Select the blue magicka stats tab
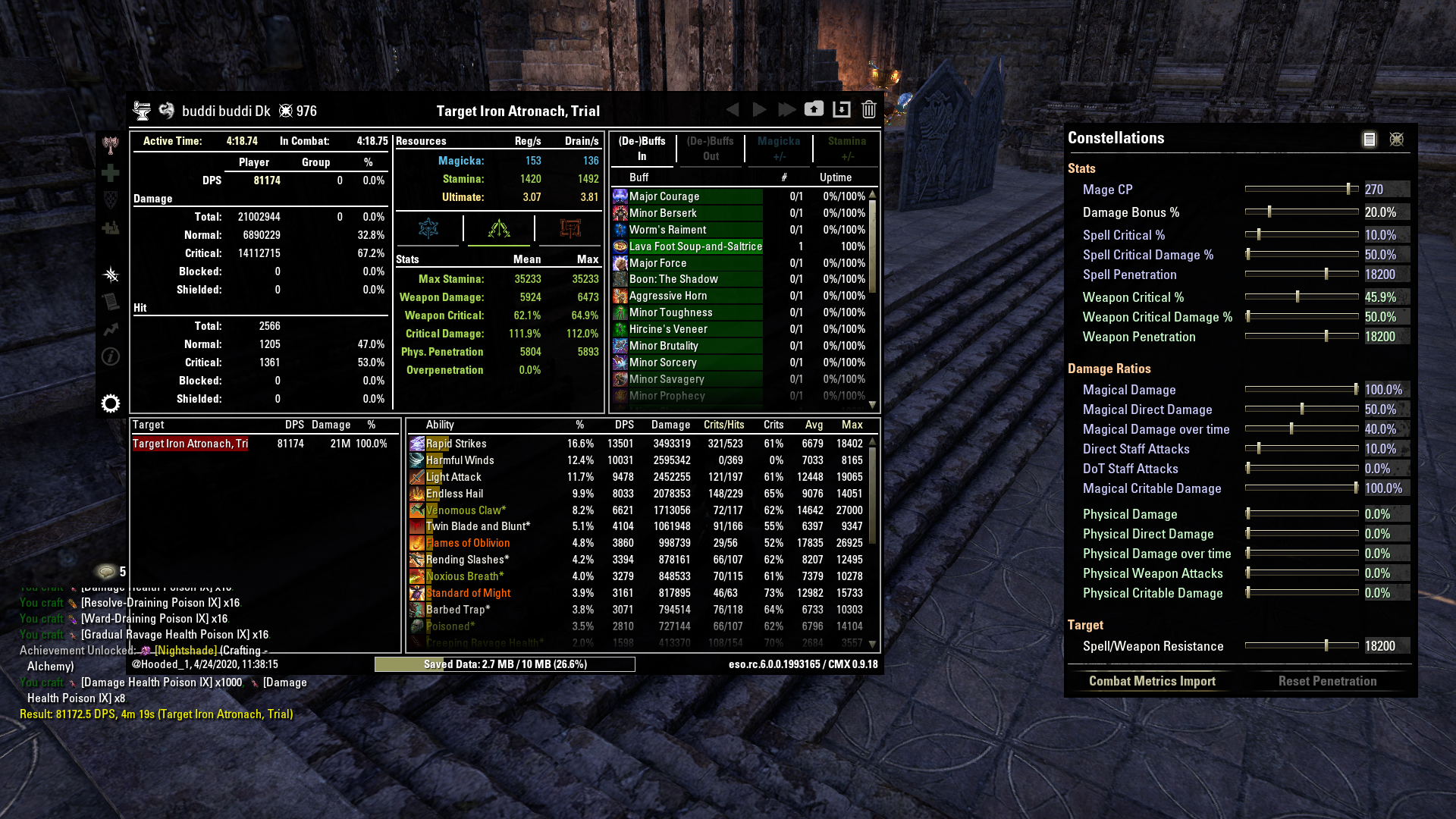Image resolution: width=1456 pixels, height=819 pixels. [428, 228]
